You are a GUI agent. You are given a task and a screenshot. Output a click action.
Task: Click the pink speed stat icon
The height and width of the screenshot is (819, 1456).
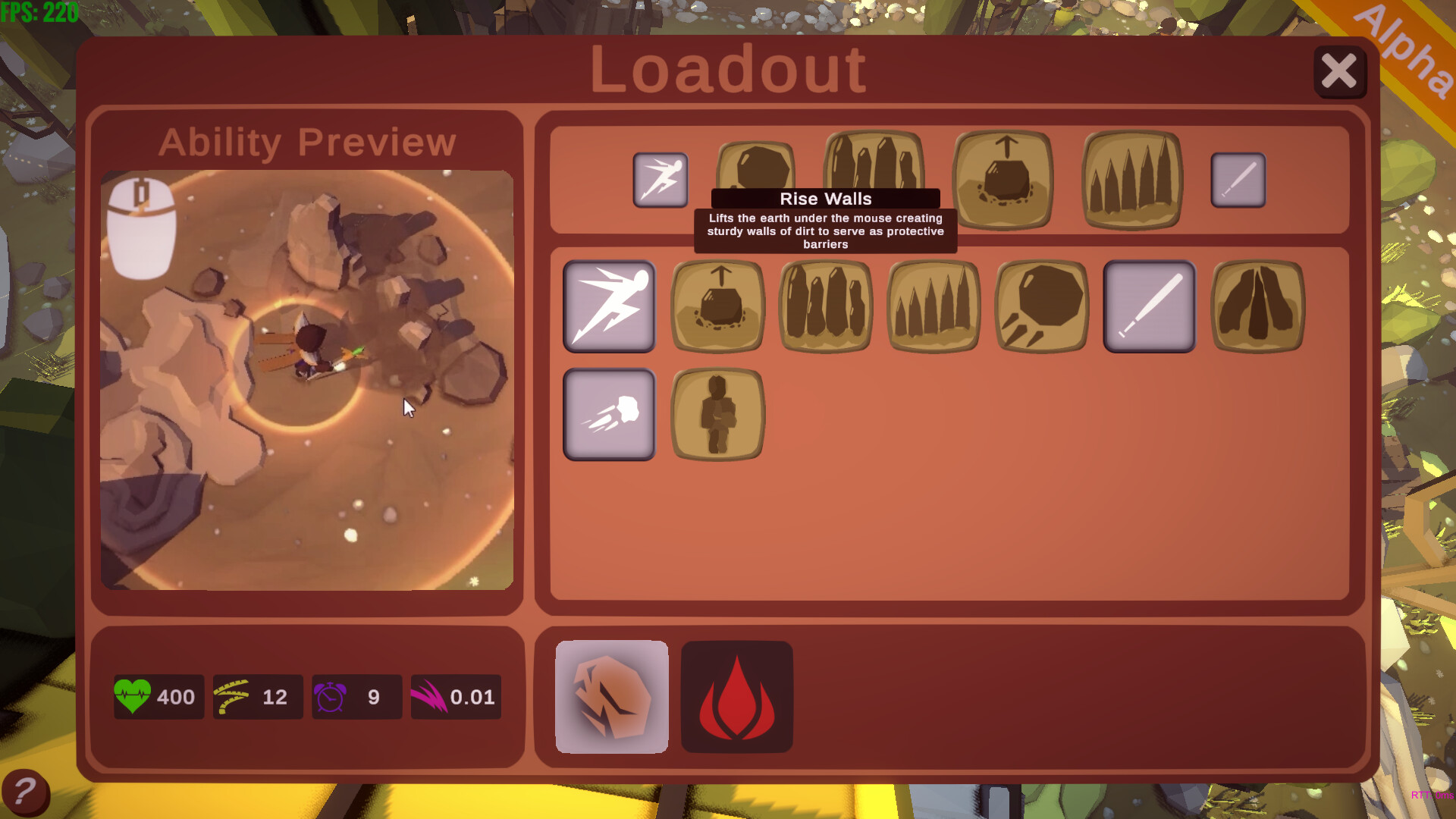[x=429, y=696]
